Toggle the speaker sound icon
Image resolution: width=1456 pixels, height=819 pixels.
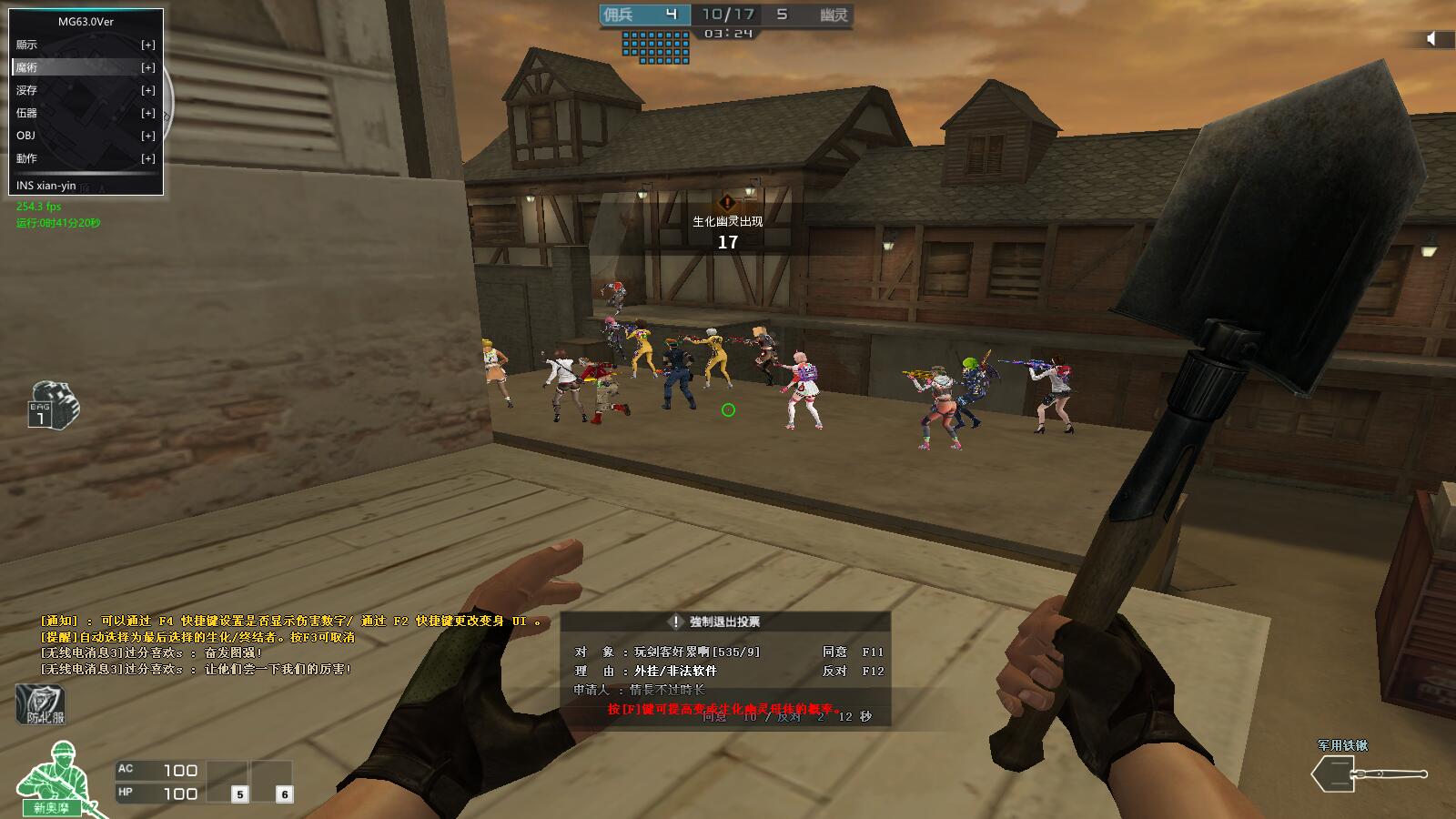(1431, 38)
